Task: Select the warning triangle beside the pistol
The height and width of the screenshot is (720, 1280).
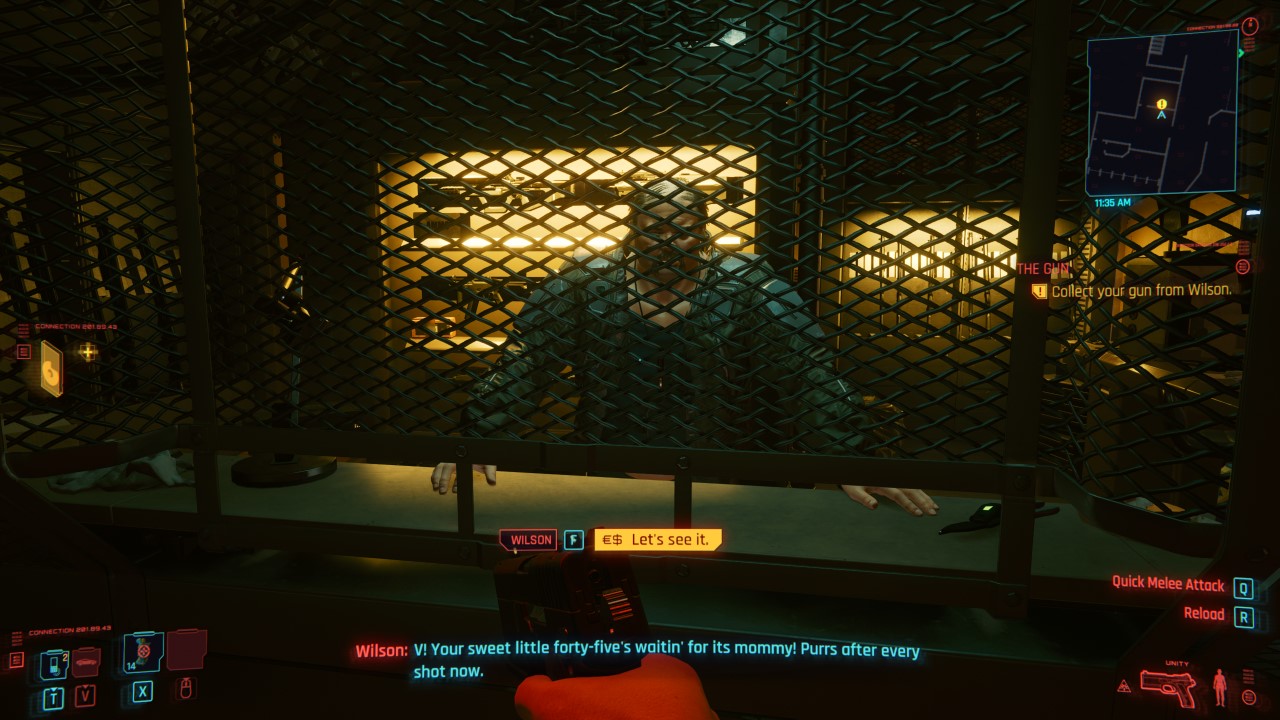Action: 1124,687
